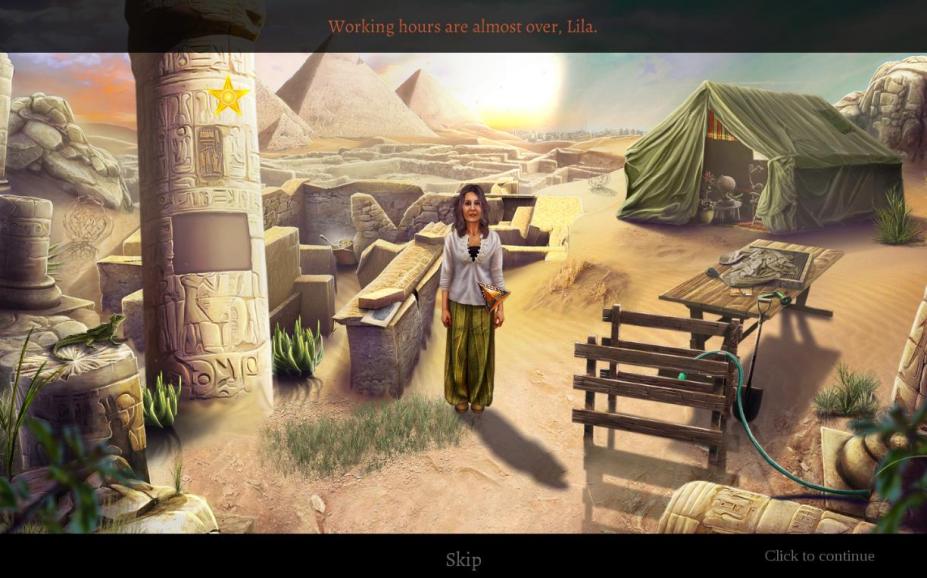
Task: Skip the cutscene dialogue
Action: tap(463, 559)
